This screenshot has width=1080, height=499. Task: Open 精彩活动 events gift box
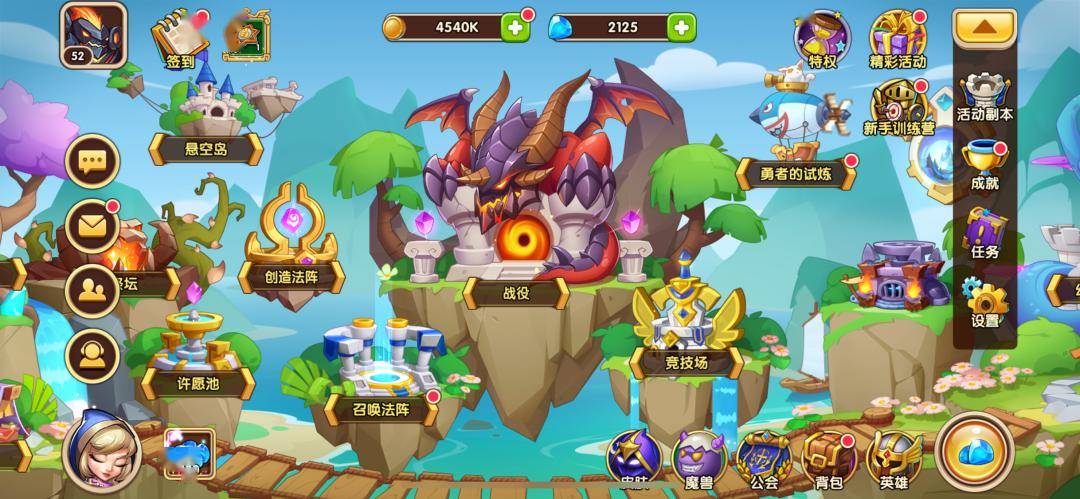[x=897, y=39]
